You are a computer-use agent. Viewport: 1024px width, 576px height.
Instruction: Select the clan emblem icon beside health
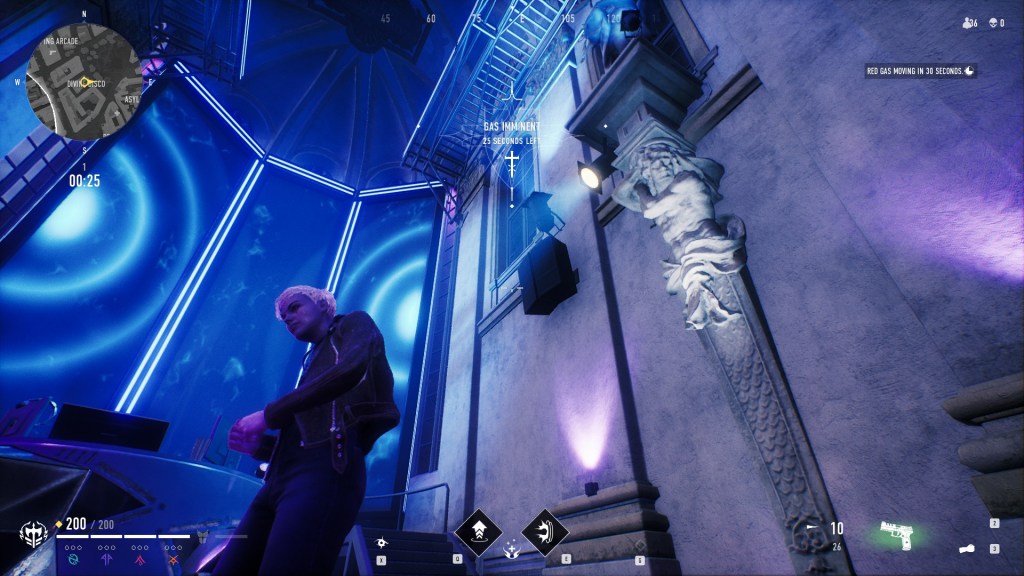click(34, 535)
